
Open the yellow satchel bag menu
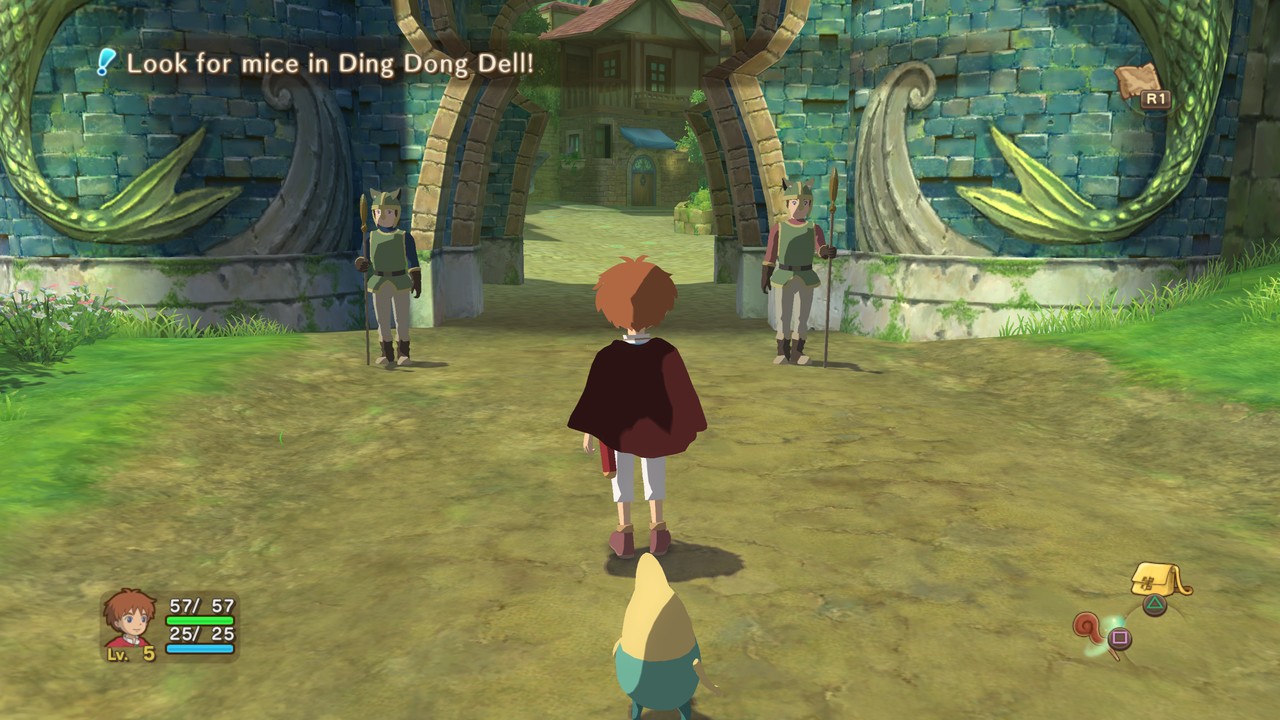(1157, 580)
